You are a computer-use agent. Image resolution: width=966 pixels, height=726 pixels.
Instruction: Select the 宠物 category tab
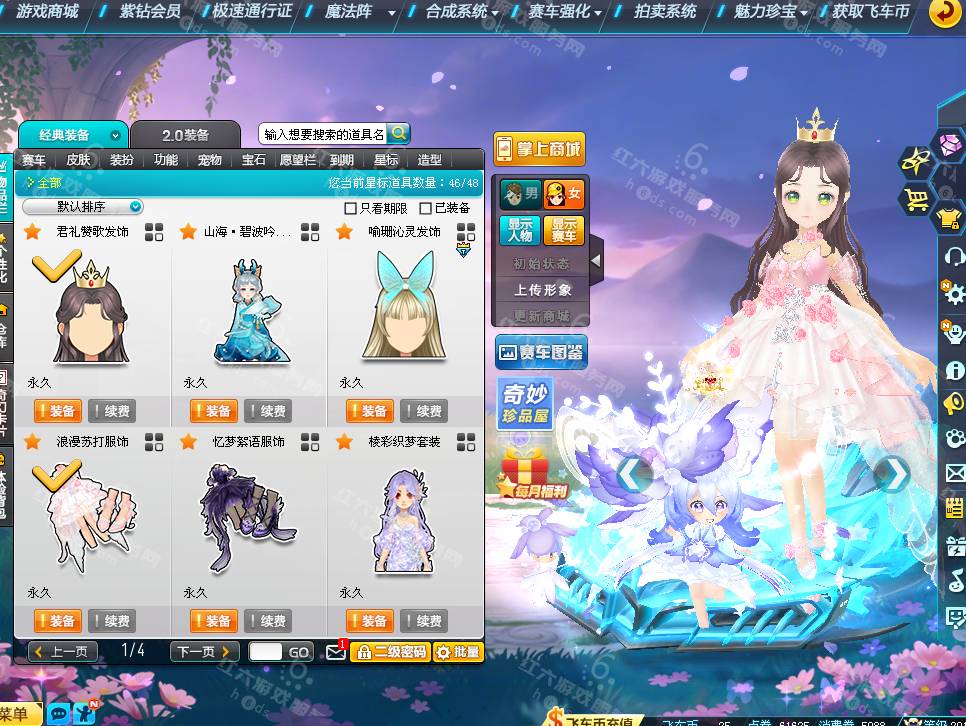(210, 160)
